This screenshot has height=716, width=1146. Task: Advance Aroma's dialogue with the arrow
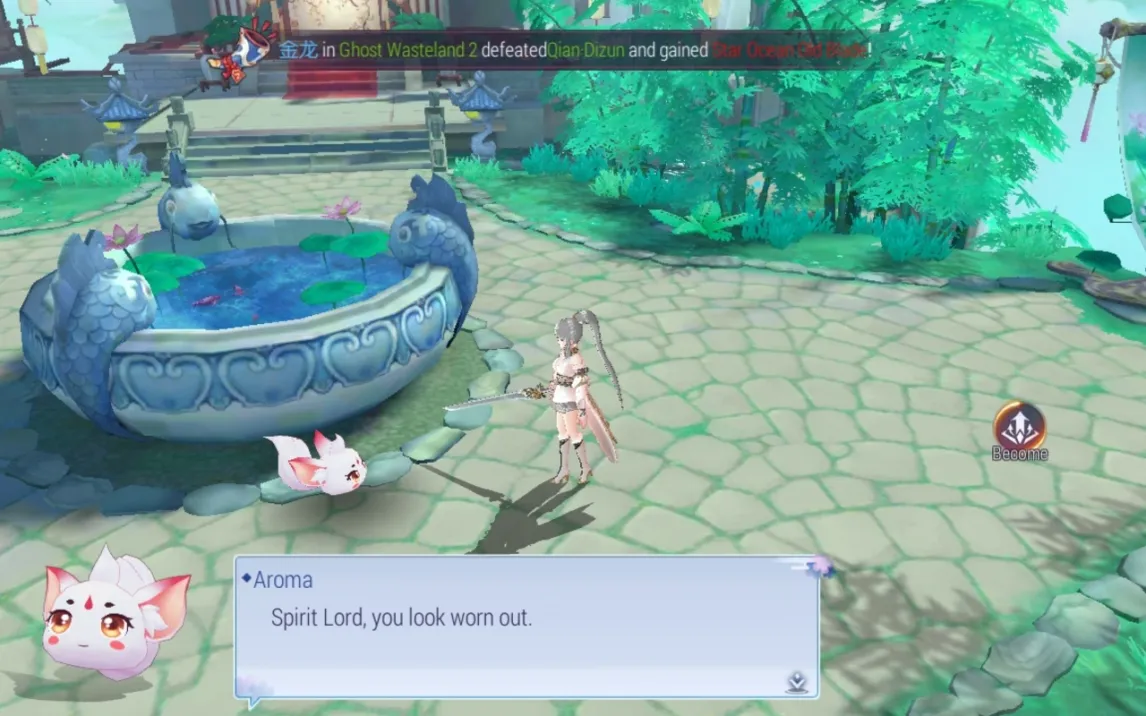(x=796, y=682)
